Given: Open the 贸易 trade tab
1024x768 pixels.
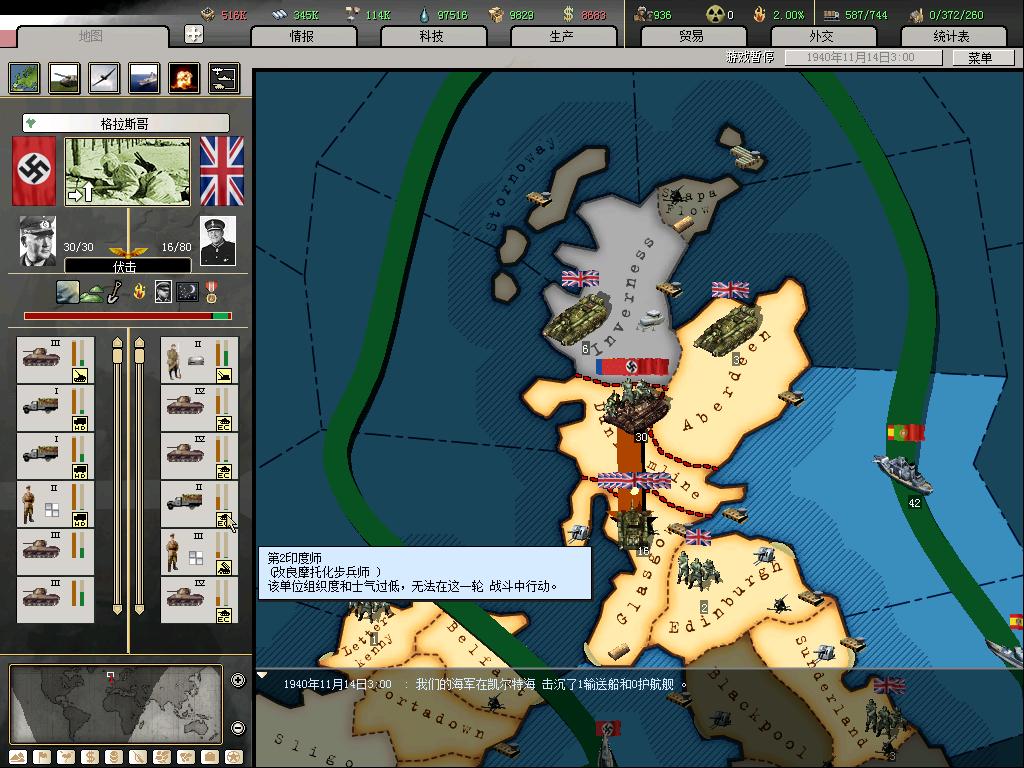Looking at the screenshot, I should (691, 36).
